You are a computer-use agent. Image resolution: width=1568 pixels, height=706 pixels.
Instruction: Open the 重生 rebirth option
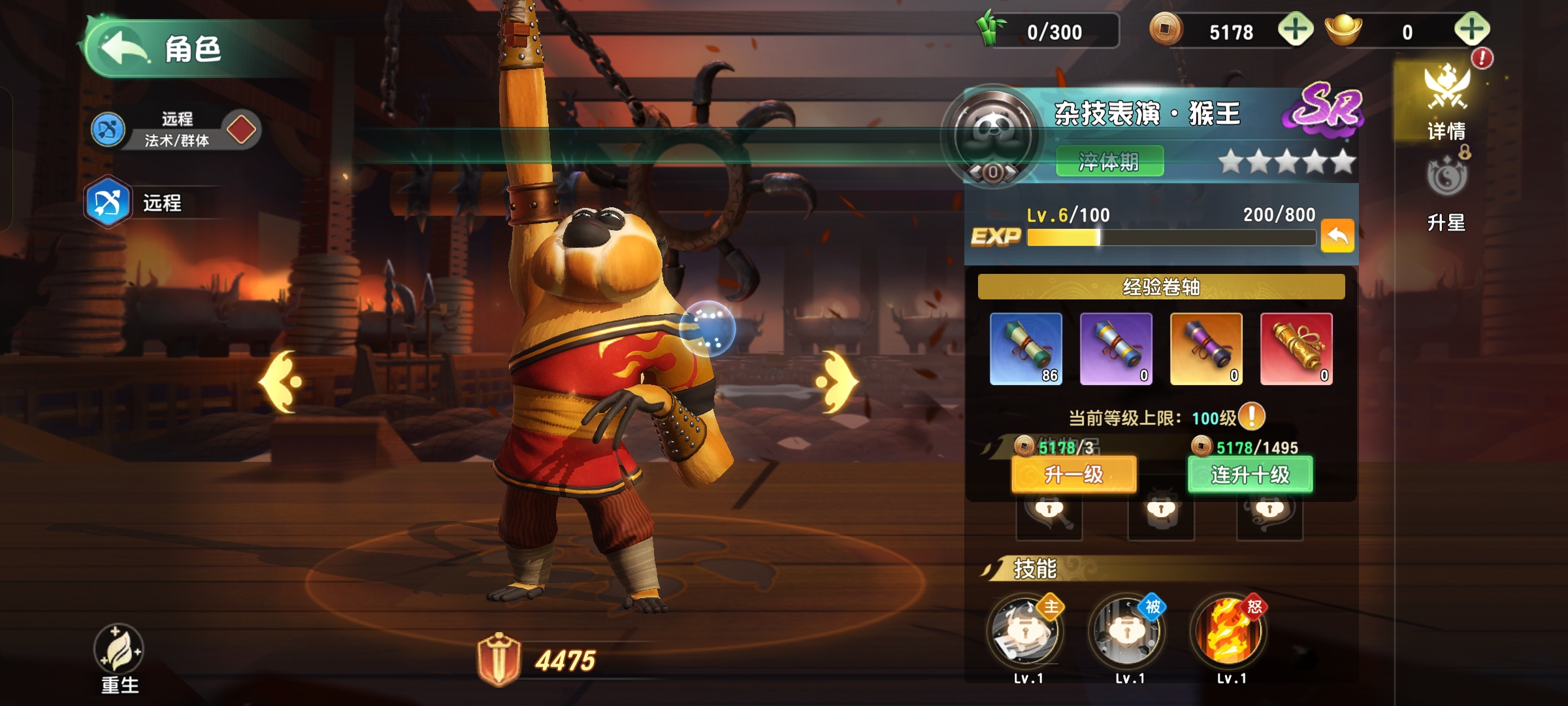119,657
